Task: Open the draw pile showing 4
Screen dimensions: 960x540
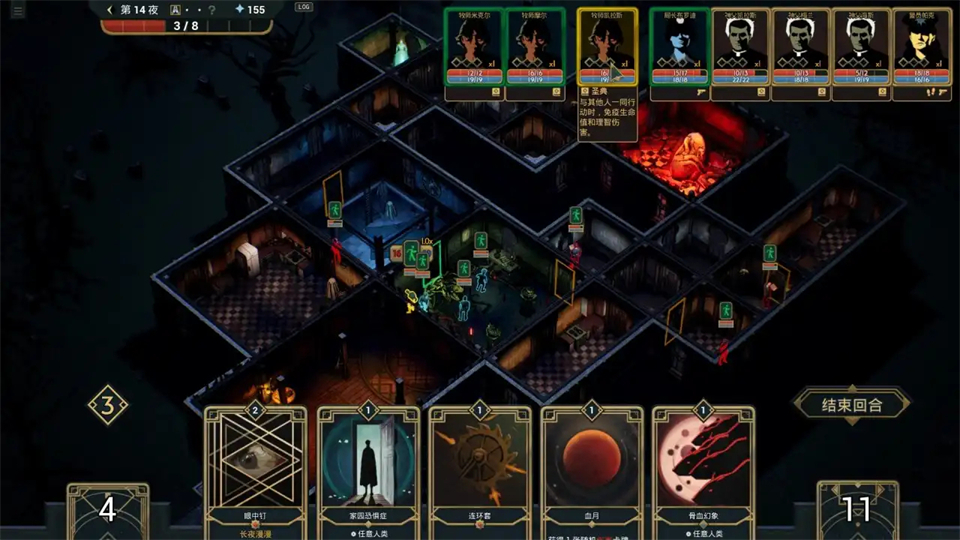Action: tap(107, 510)
